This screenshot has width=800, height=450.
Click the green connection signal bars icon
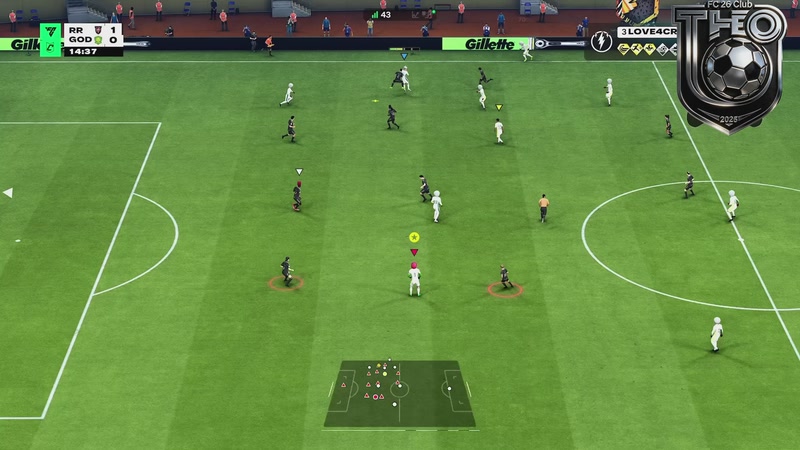[374, 14]
